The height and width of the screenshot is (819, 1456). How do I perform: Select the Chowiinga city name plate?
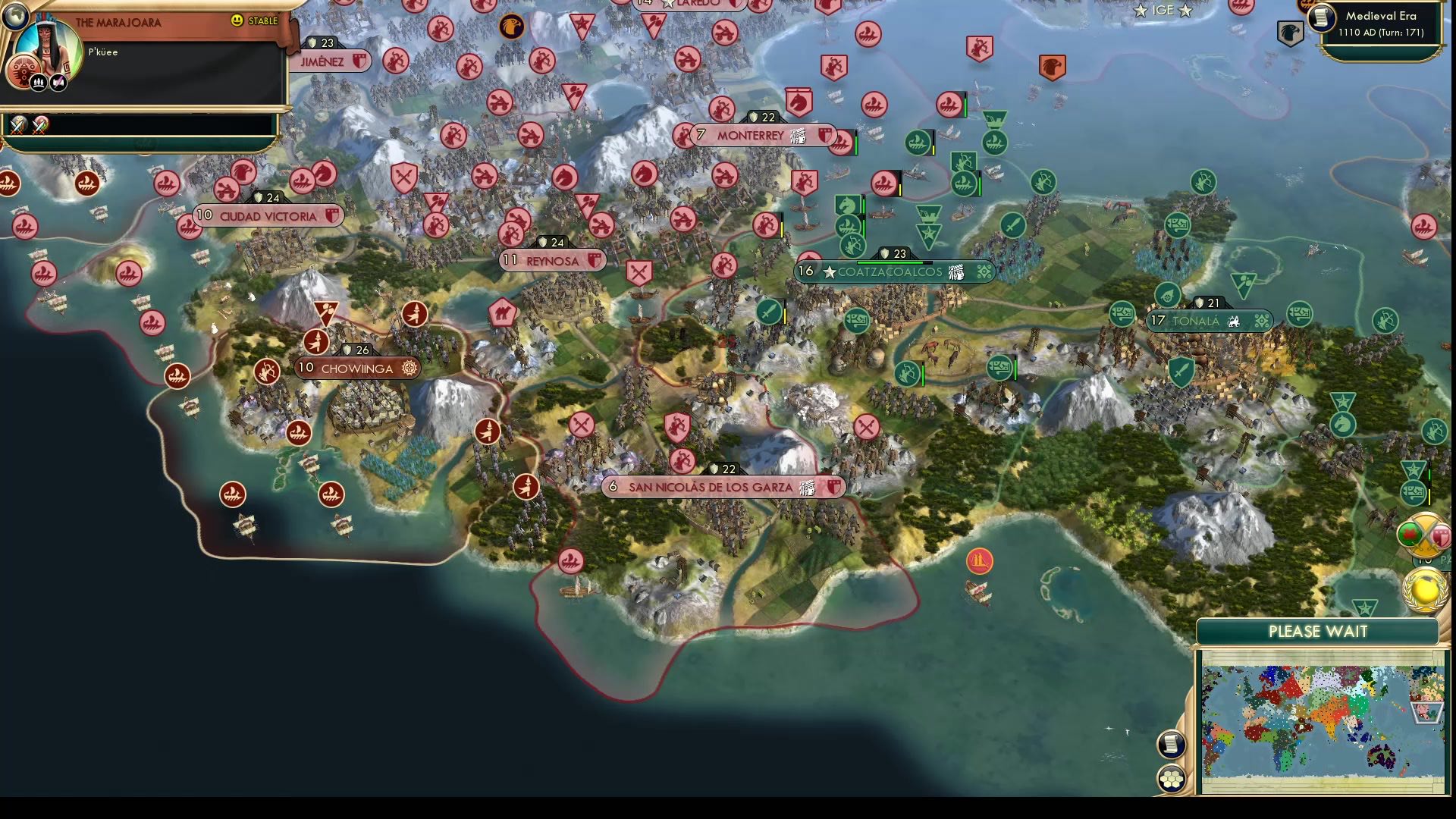tap(356, 369)
